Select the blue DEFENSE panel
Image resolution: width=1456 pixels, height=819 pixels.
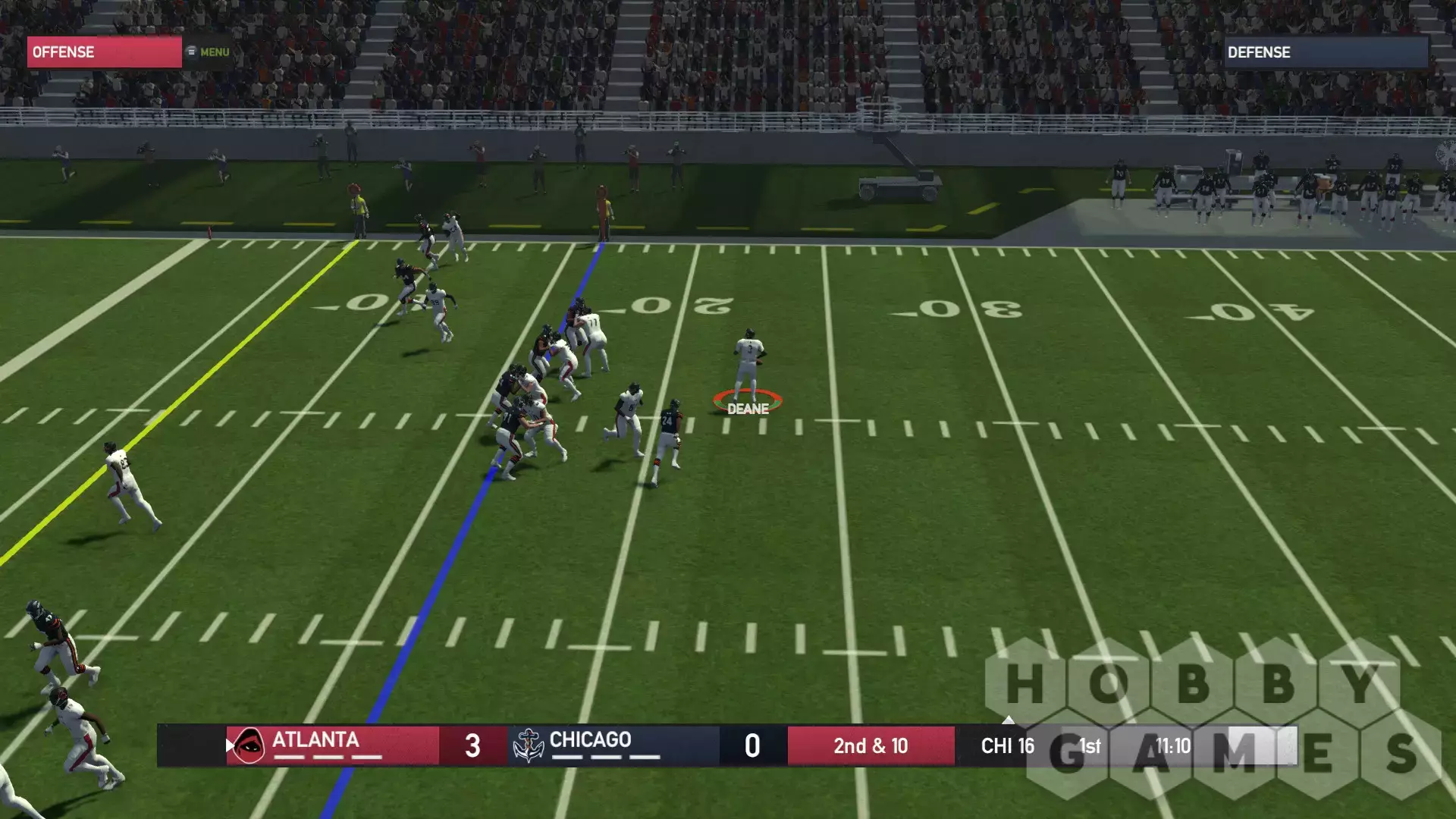point(1326,52)
